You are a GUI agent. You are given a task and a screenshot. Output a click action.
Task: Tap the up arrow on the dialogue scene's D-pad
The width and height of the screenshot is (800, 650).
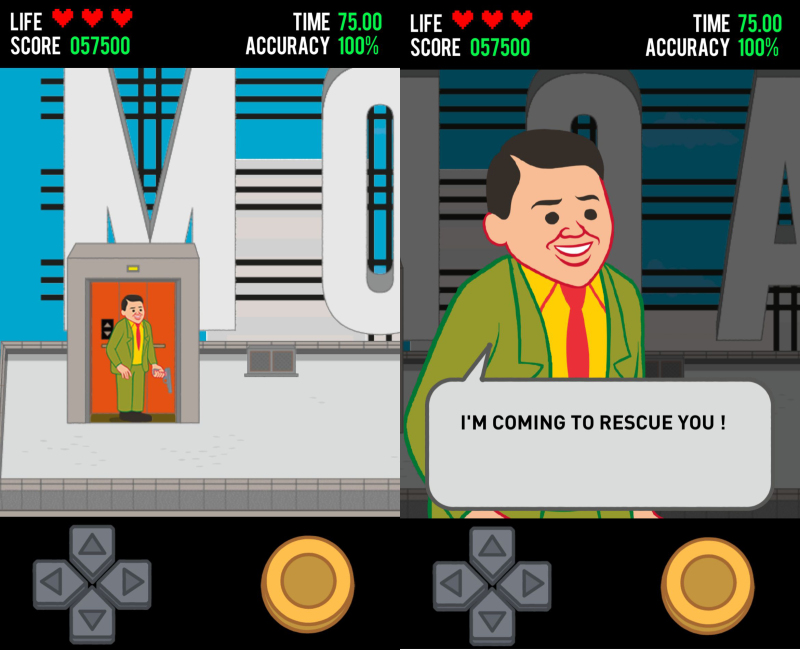(492, 546)
